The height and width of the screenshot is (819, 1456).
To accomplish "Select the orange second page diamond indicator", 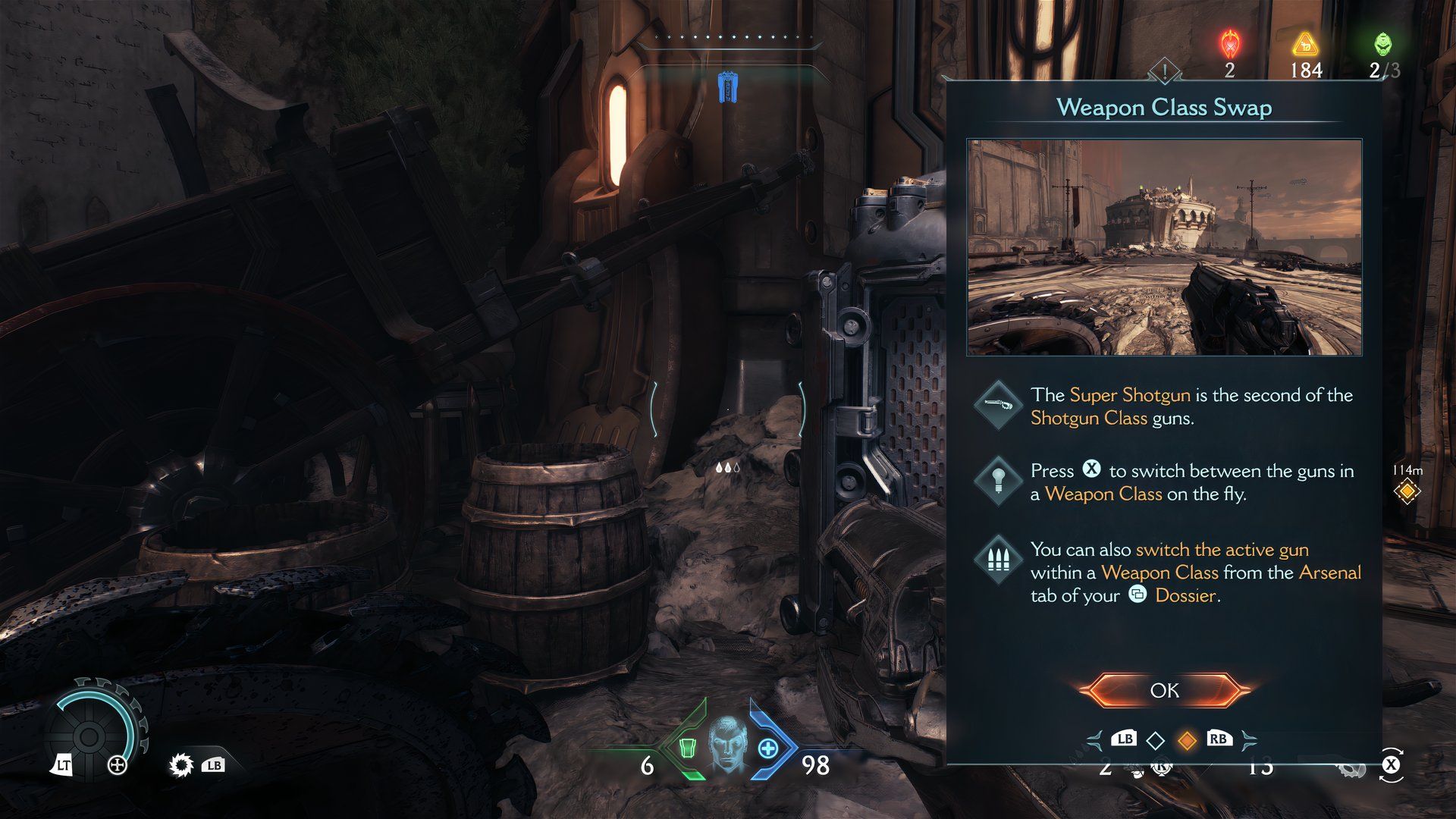I will pos(1187,739).
